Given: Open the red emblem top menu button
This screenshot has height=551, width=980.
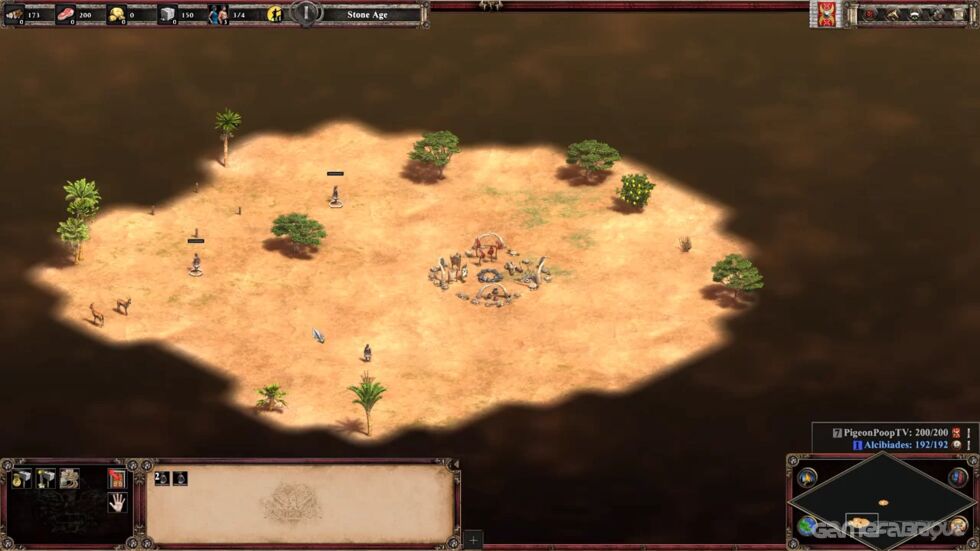Looking at the screenshot, I should [871, 14].
